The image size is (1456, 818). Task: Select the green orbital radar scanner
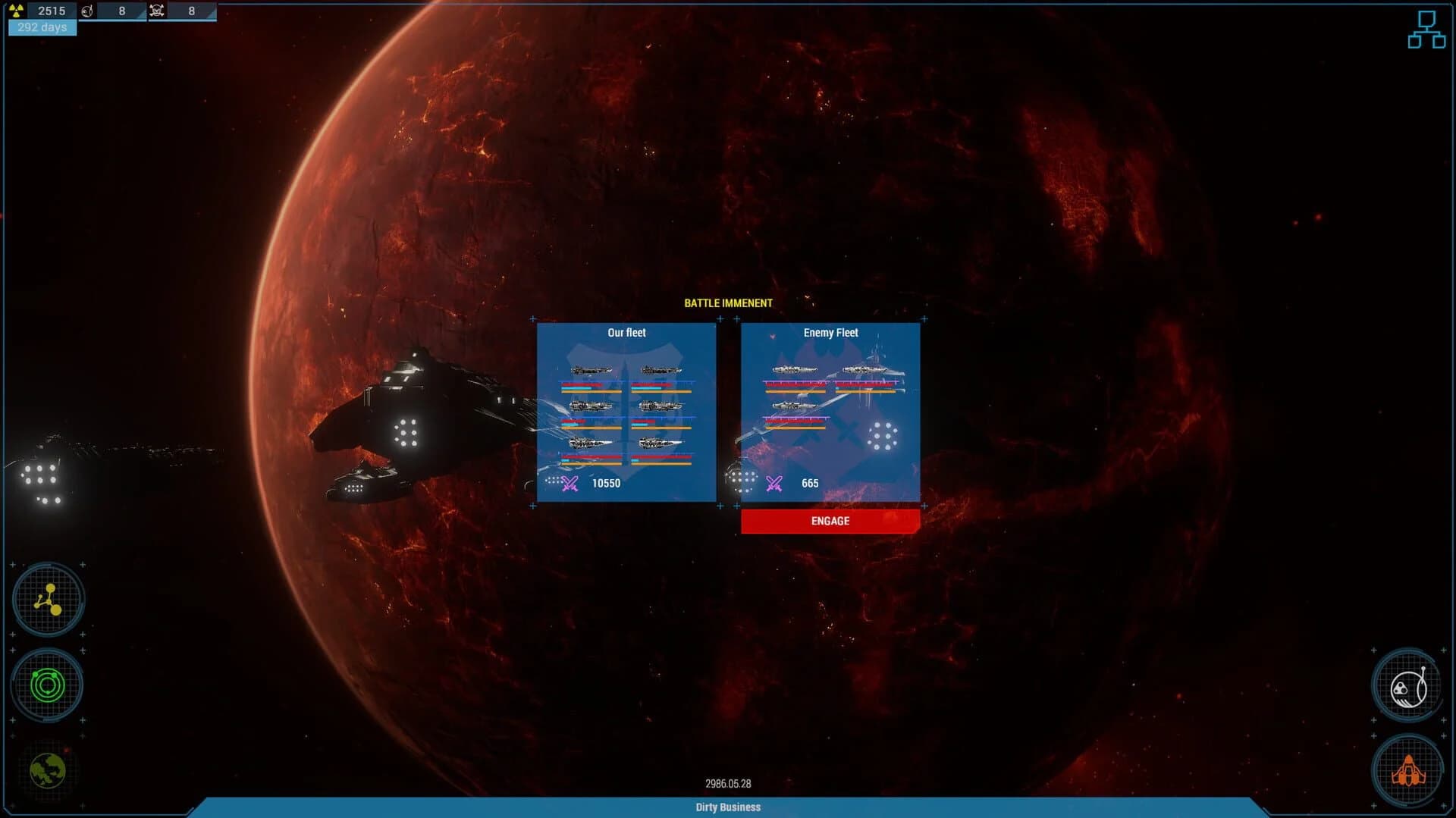[47, 685]
